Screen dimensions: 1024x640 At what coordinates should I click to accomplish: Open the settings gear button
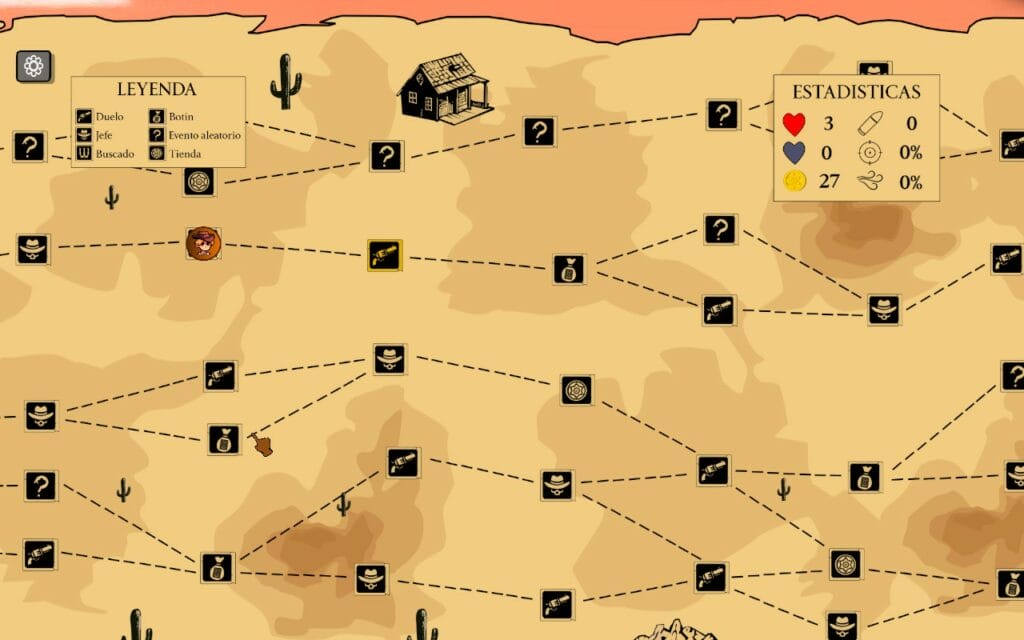34,67
